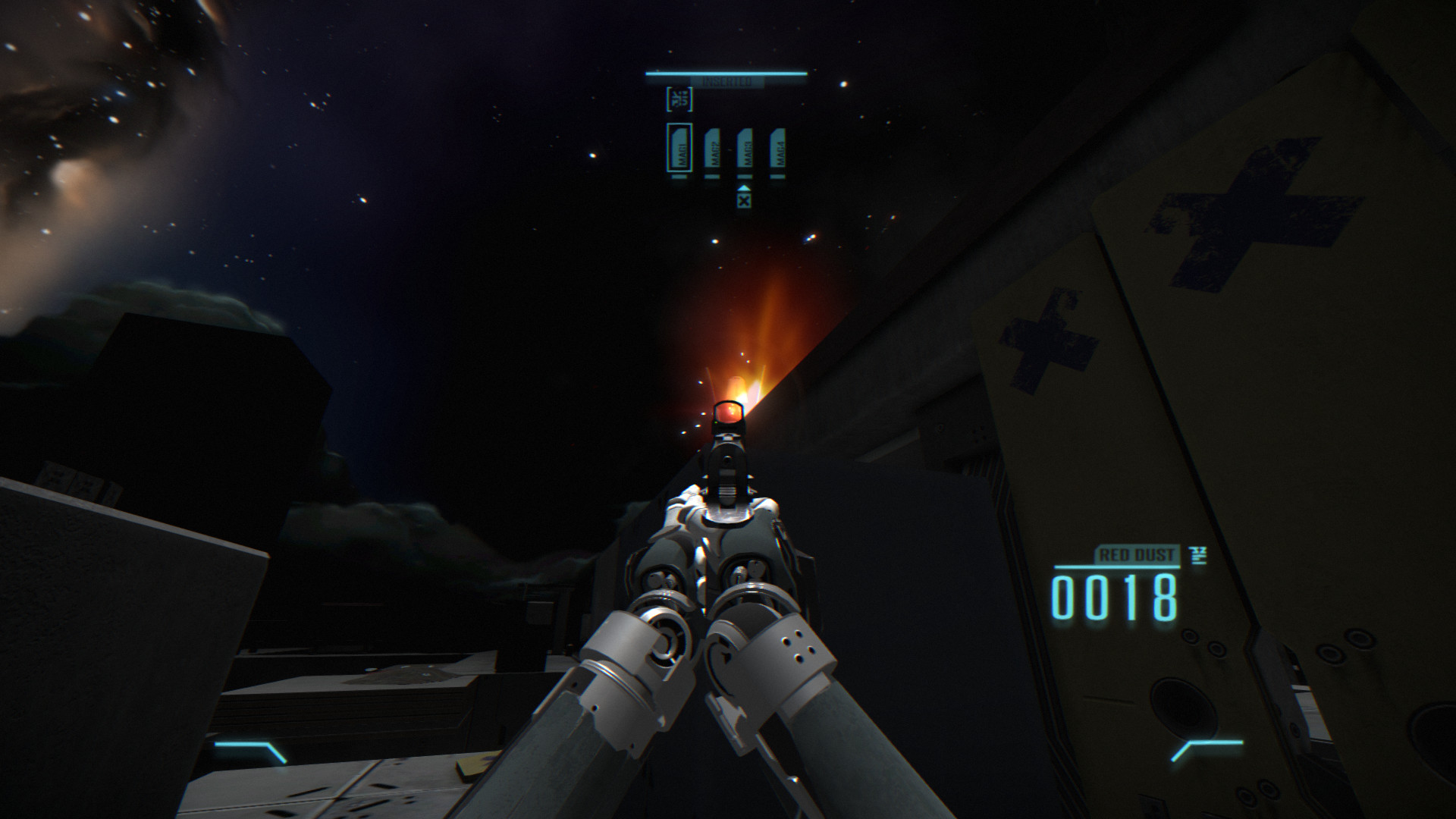Click the RED DUST text label
1456x819 pixels.
coord(1136,554)
